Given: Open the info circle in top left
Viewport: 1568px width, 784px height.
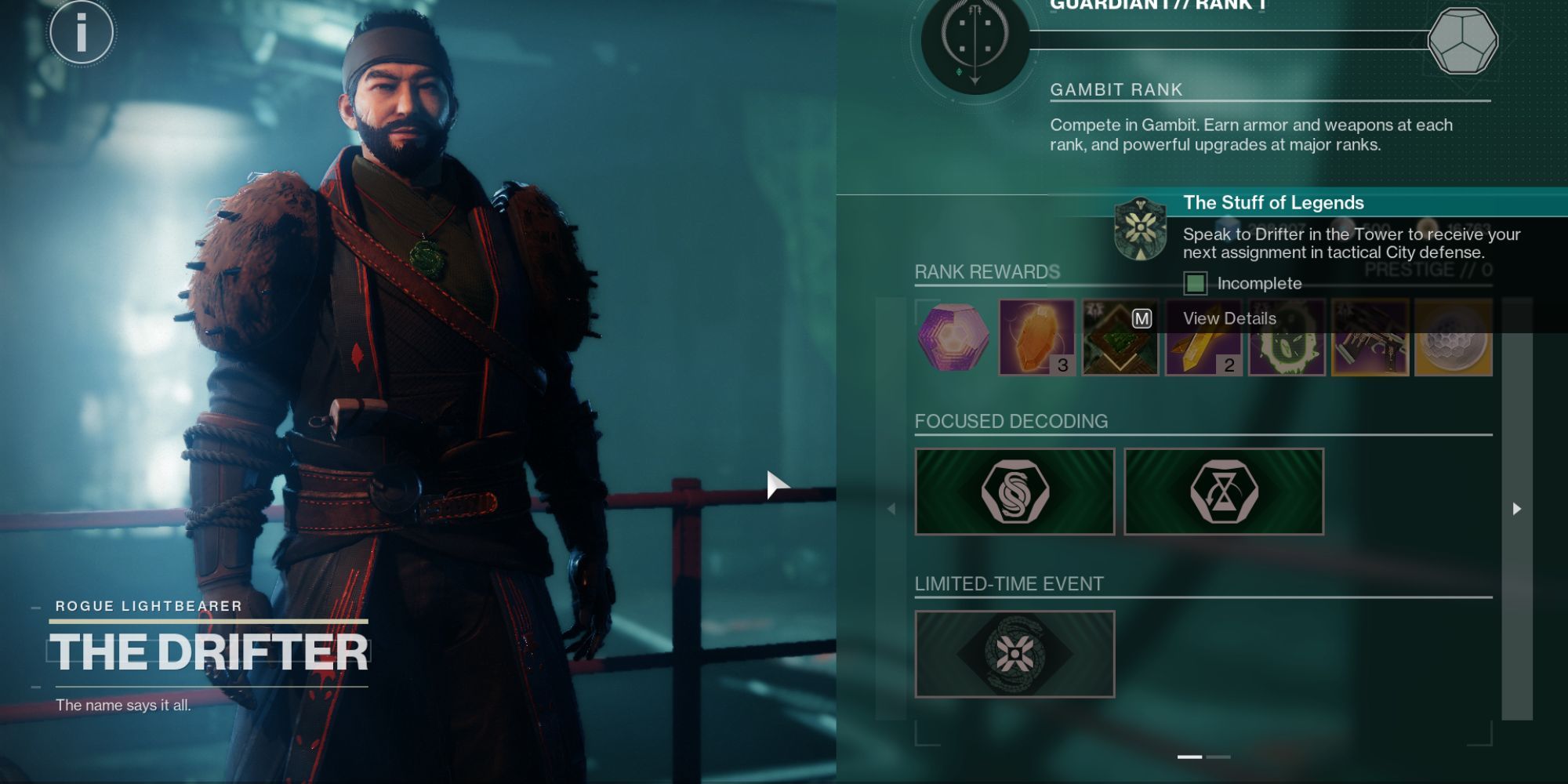Looking at the screenshot, I should 82,33.
